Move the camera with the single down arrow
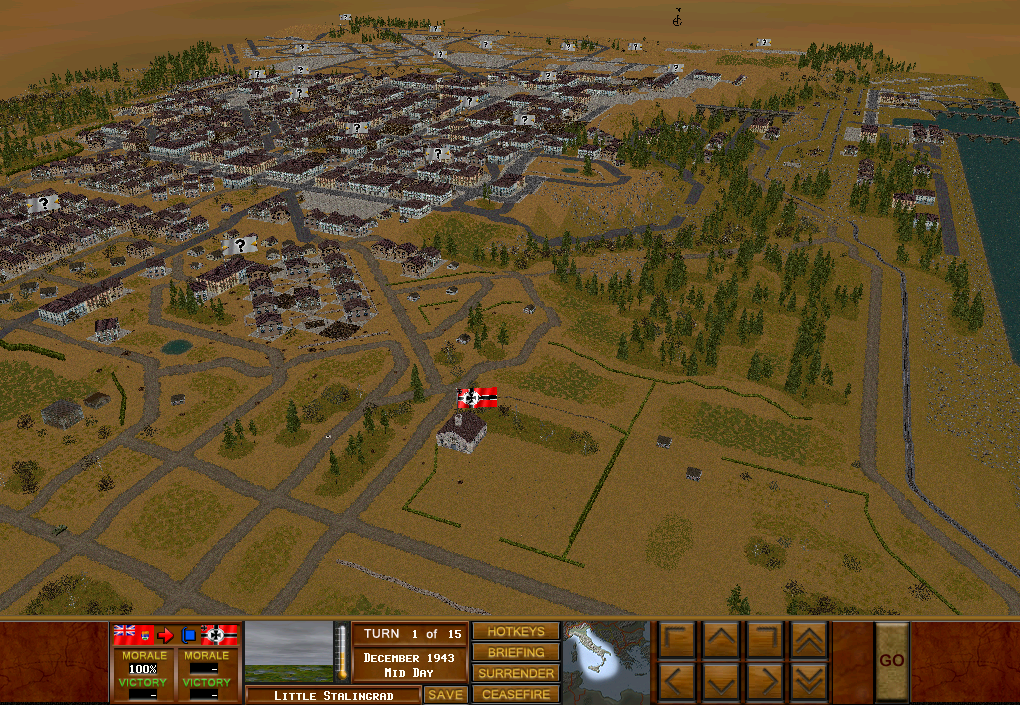 721,683
